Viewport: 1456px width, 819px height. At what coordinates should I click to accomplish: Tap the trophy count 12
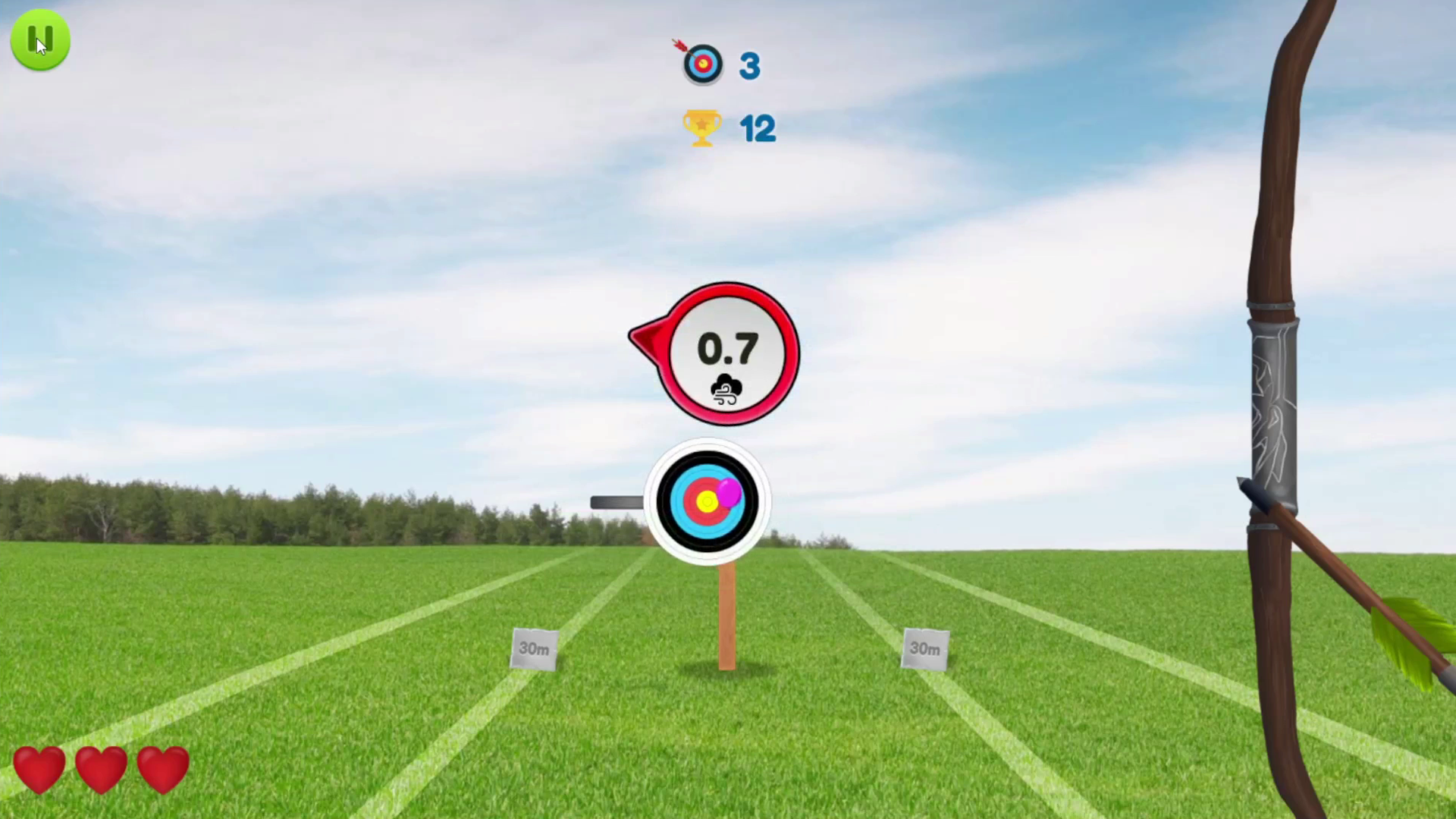(758, 128)
